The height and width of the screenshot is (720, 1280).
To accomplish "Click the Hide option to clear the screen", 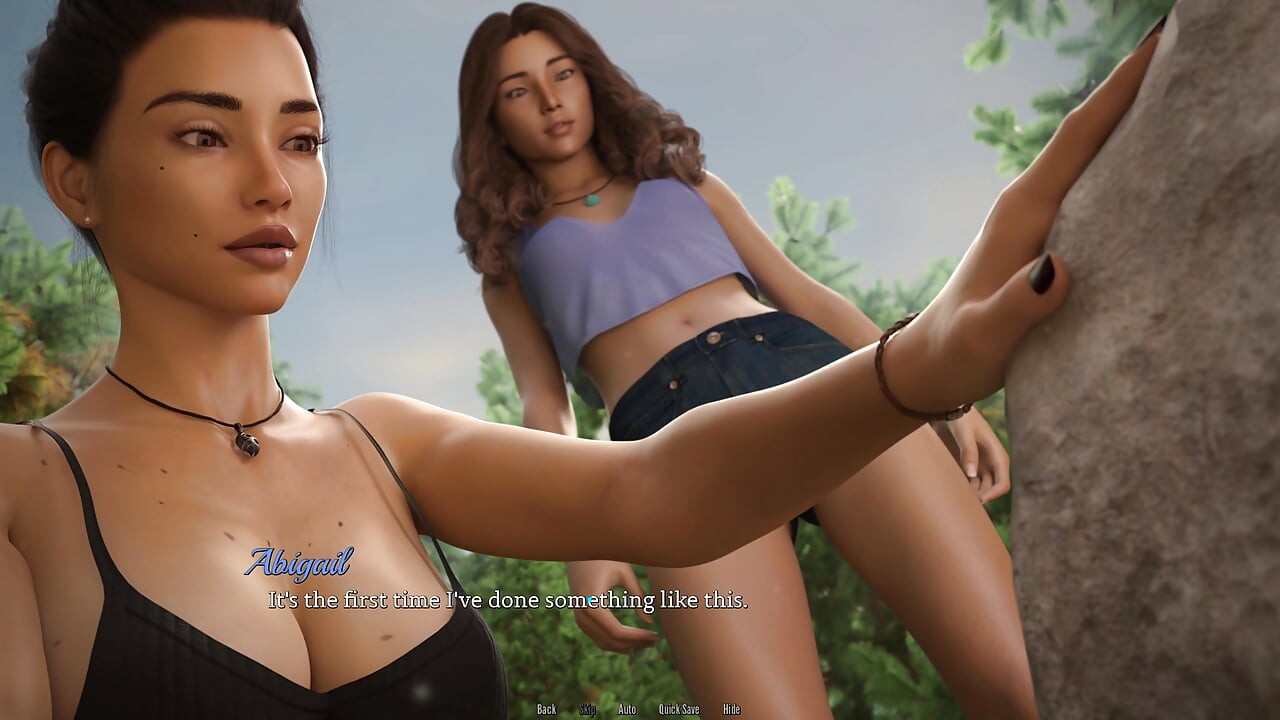I will point(730,709).
